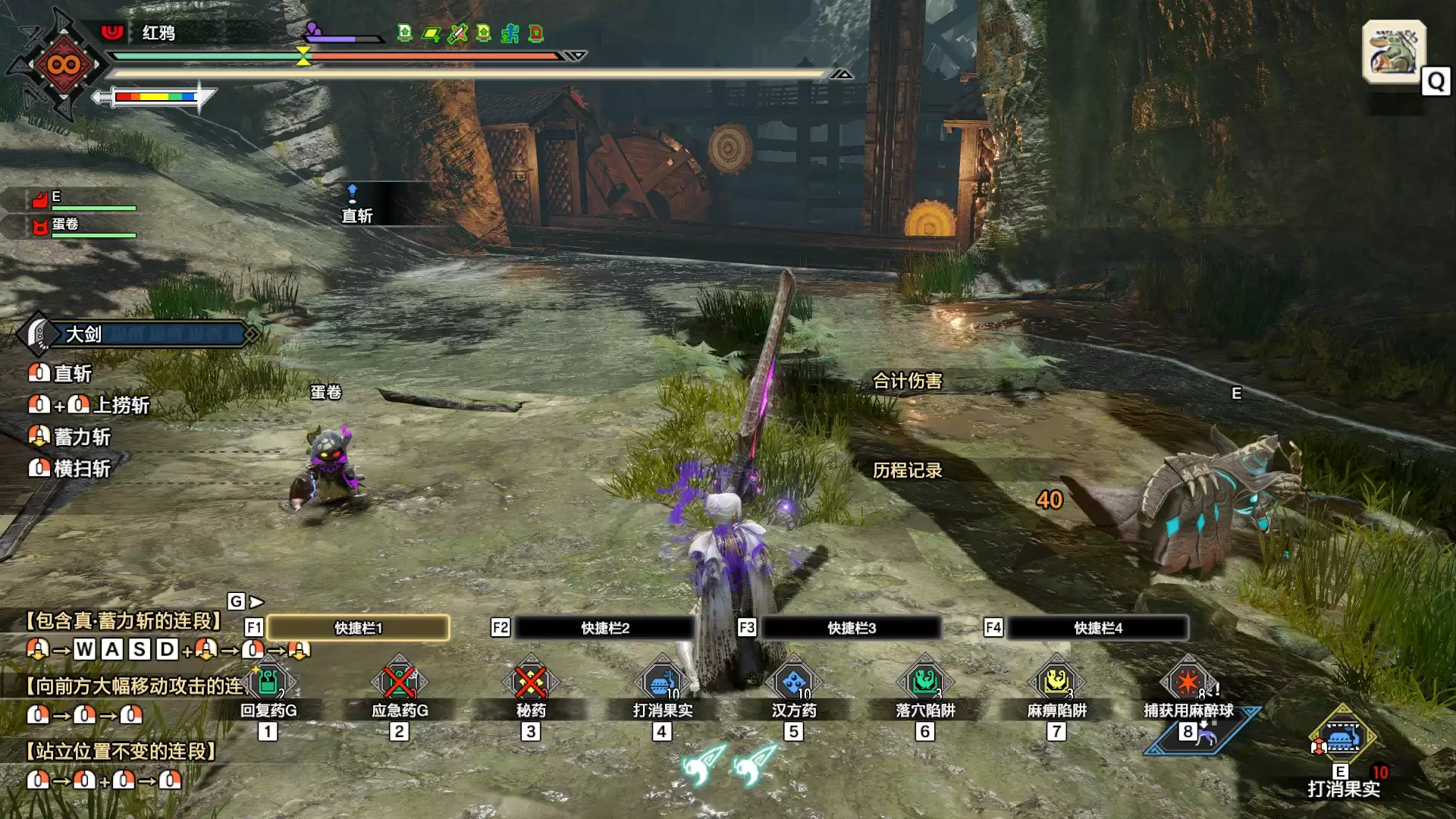This screenshot has width=1456, height=819.
Task: Click the 历程记录 history record label
Action: [908, 471]
